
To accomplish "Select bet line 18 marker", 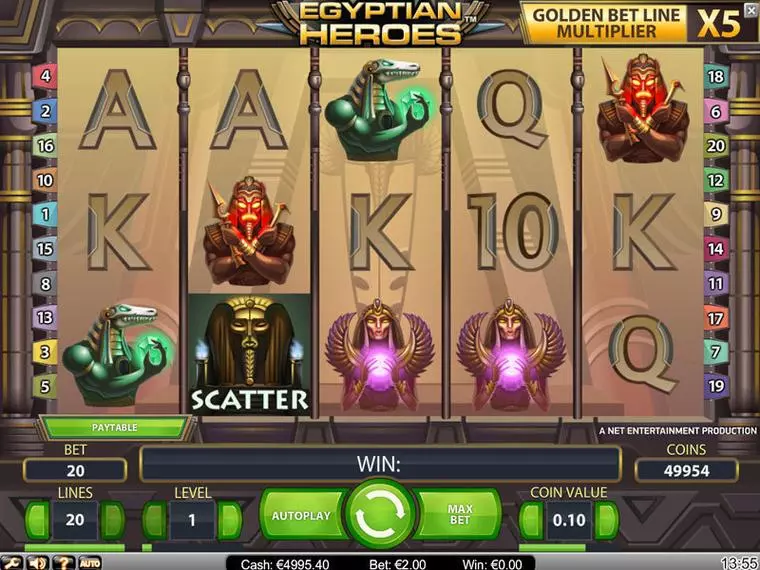I will (x=715, y=76).
